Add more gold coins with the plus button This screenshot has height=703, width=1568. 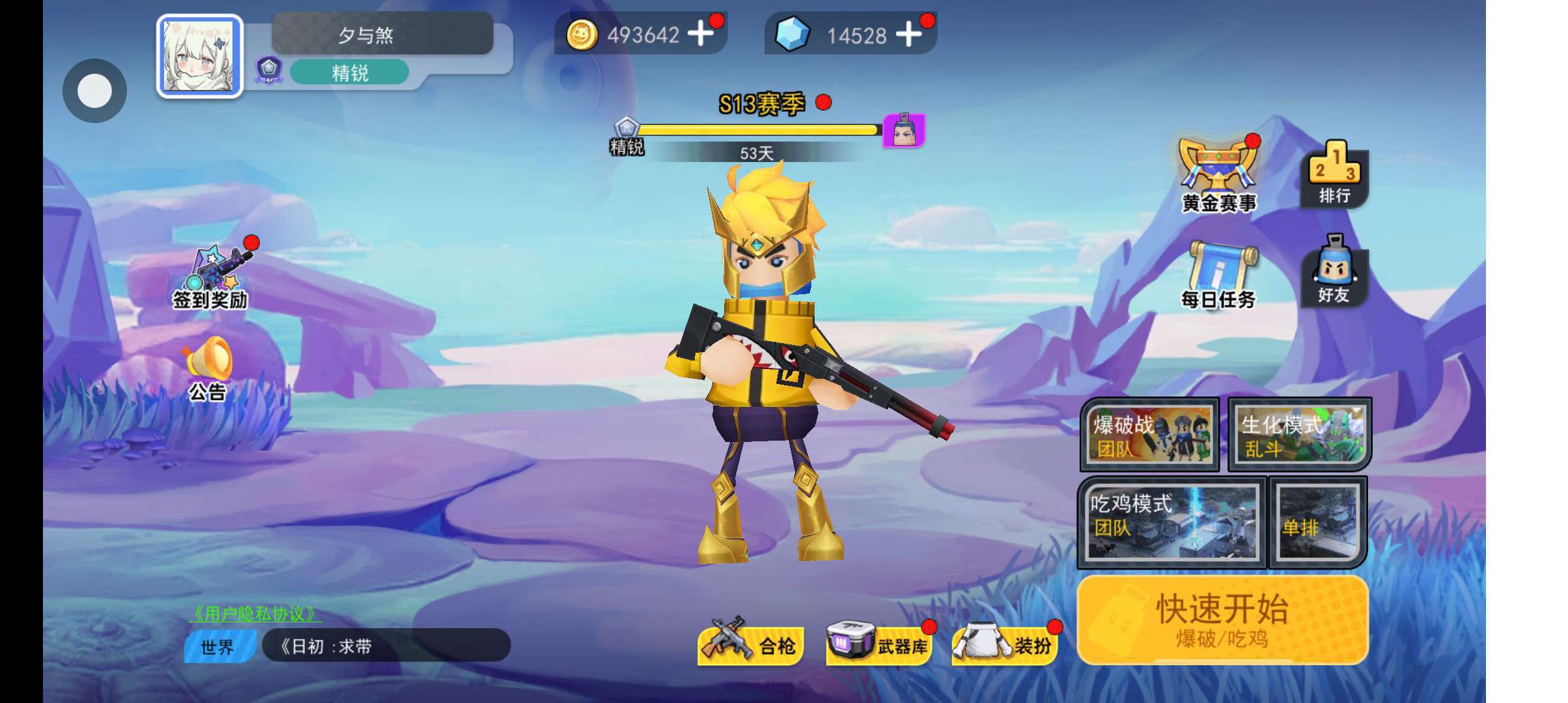pos(700,33)
